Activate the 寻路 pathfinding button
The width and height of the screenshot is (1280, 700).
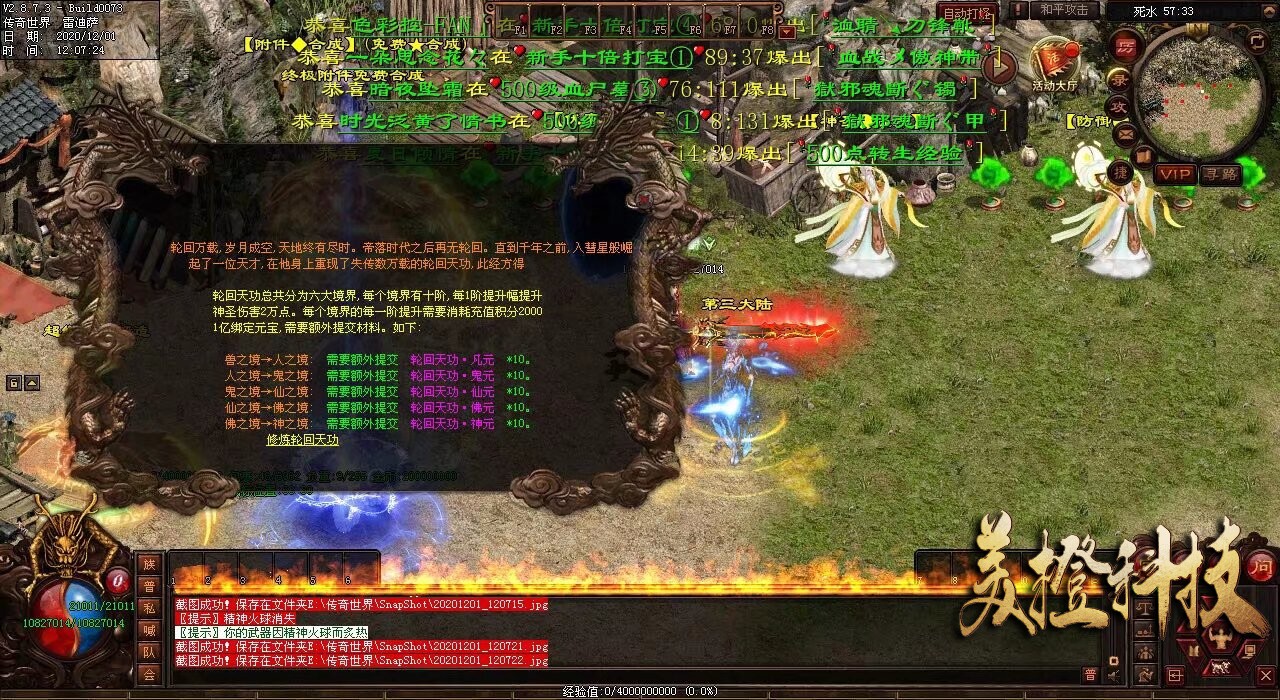pos(1219,173)
